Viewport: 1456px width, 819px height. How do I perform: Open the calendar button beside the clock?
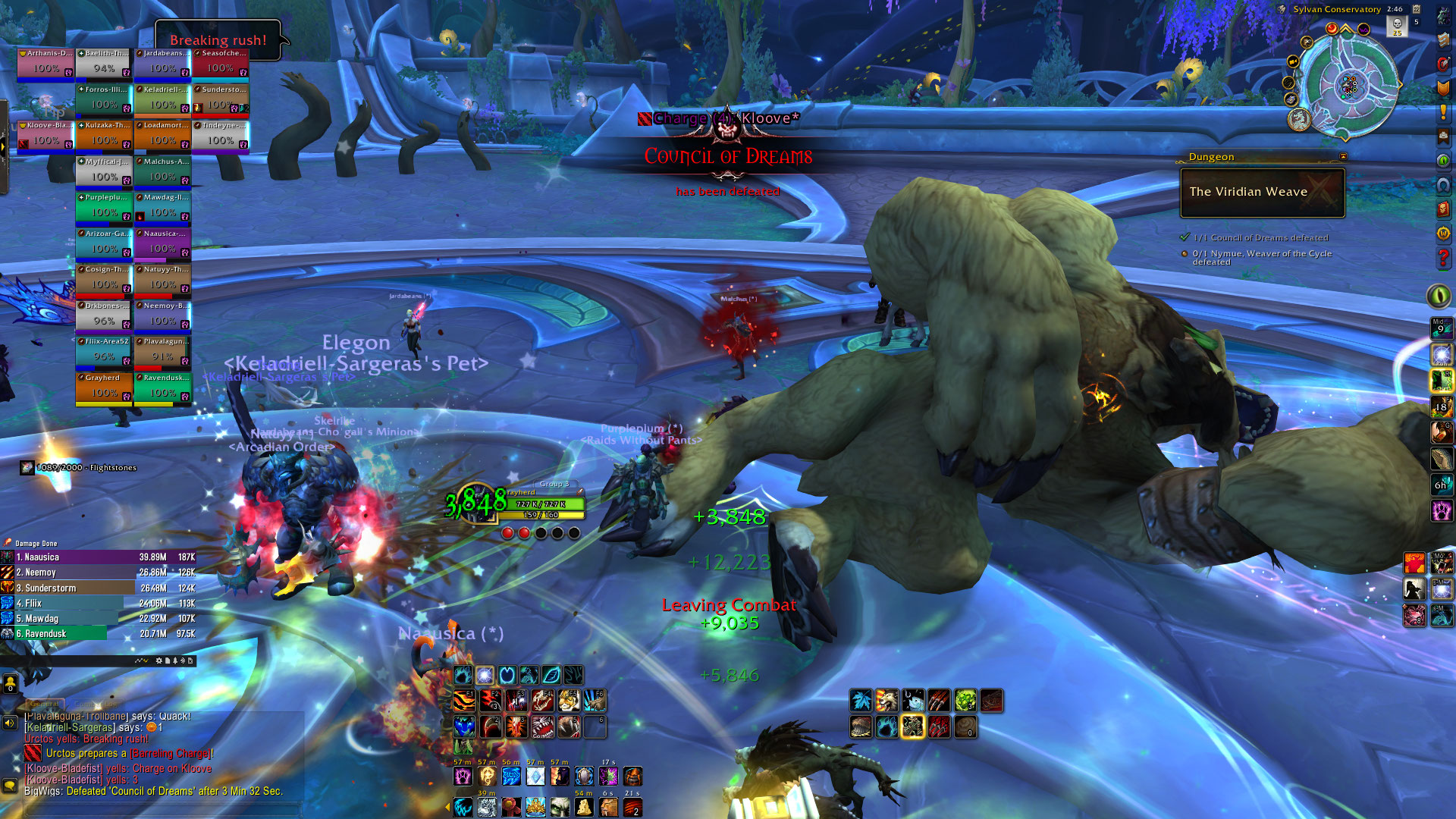[x=1416, y=9]
